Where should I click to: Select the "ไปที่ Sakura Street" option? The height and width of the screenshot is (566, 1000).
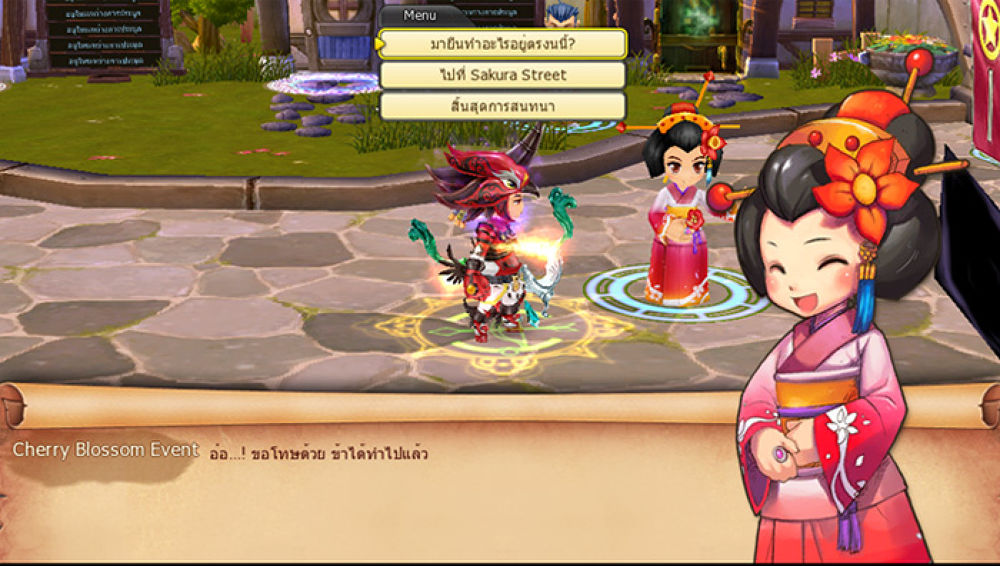[x=502, y=75]
